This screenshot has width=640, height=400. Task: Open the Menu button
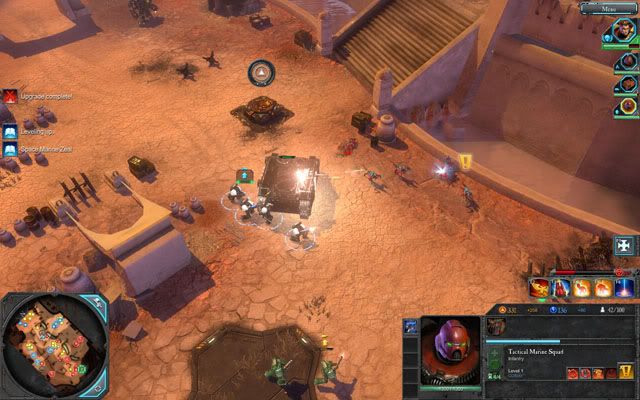[619, 8]
